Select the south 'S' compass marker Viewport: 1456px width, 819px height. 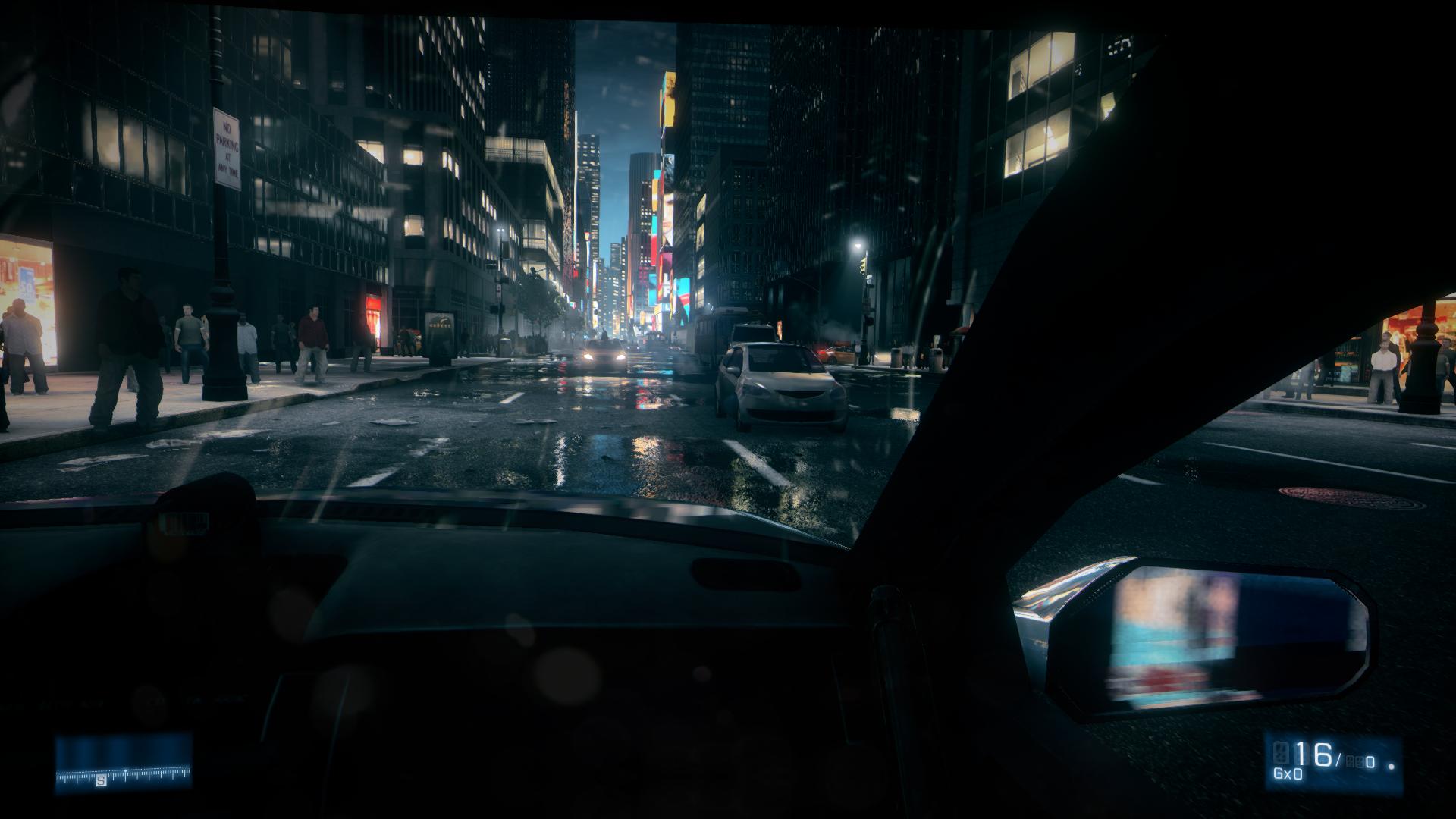click(x=101, y=781)
